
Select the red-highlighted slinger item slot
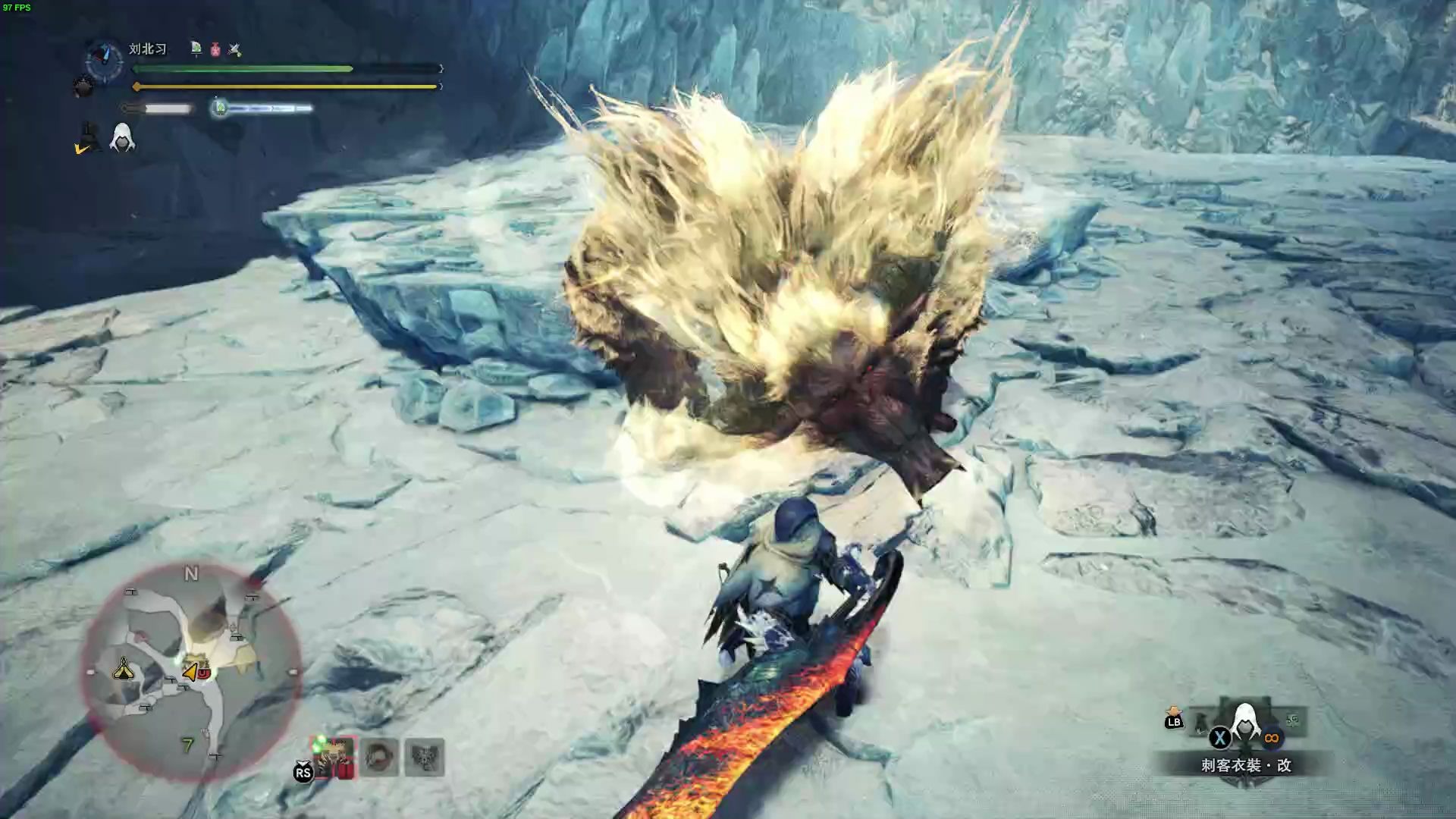coord(334,757)
